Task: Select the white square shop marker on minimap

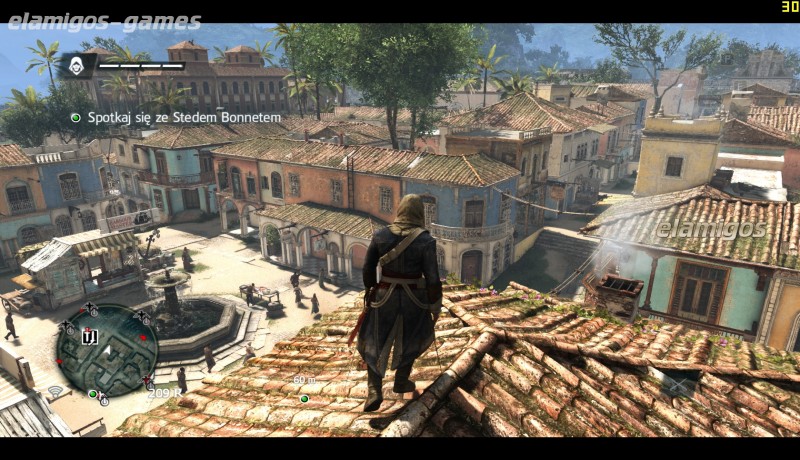Action: click(x=88, y=336)
